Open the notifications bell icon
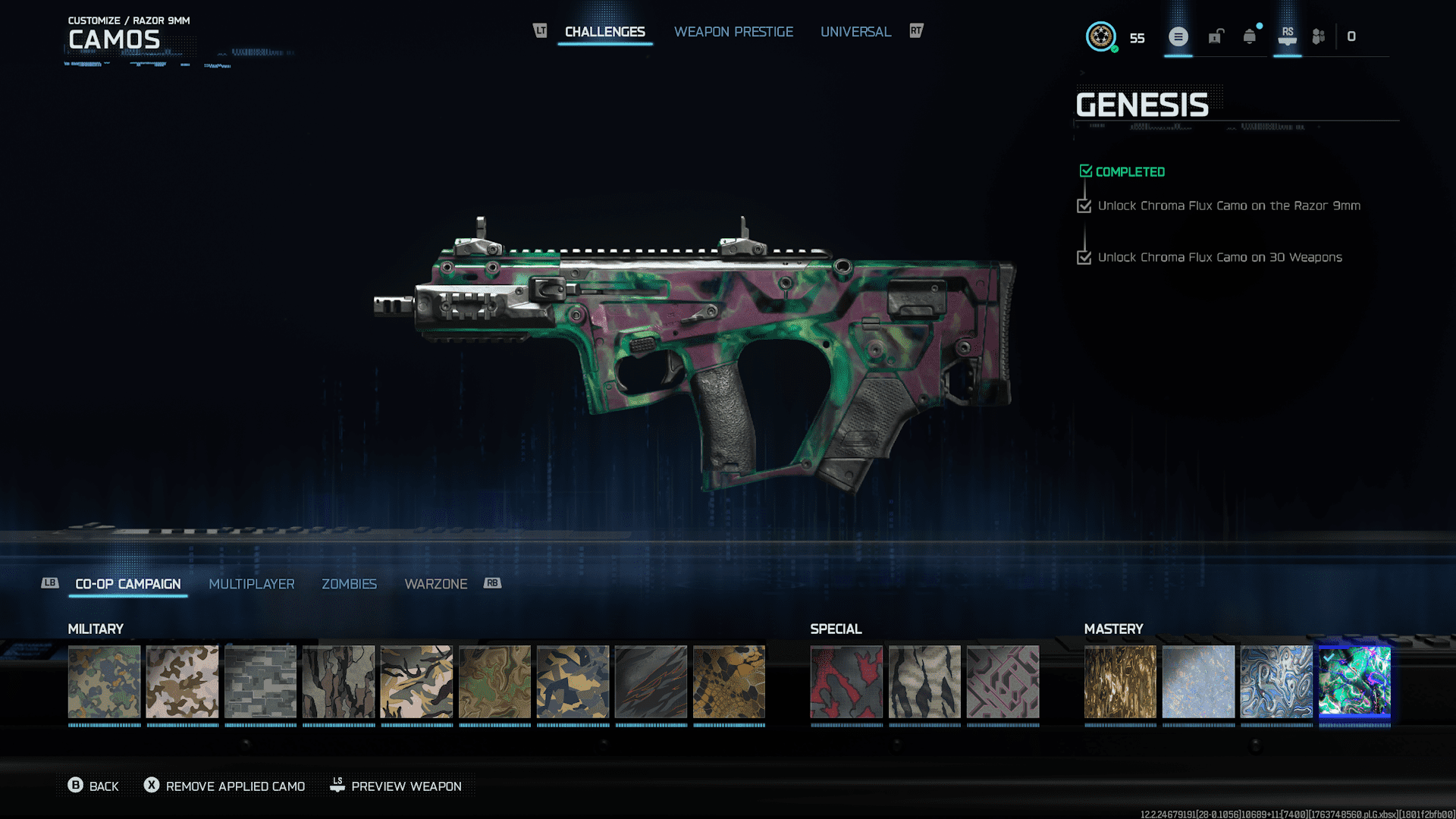This screenshot has height=819, width=1456. [1250, 36]
